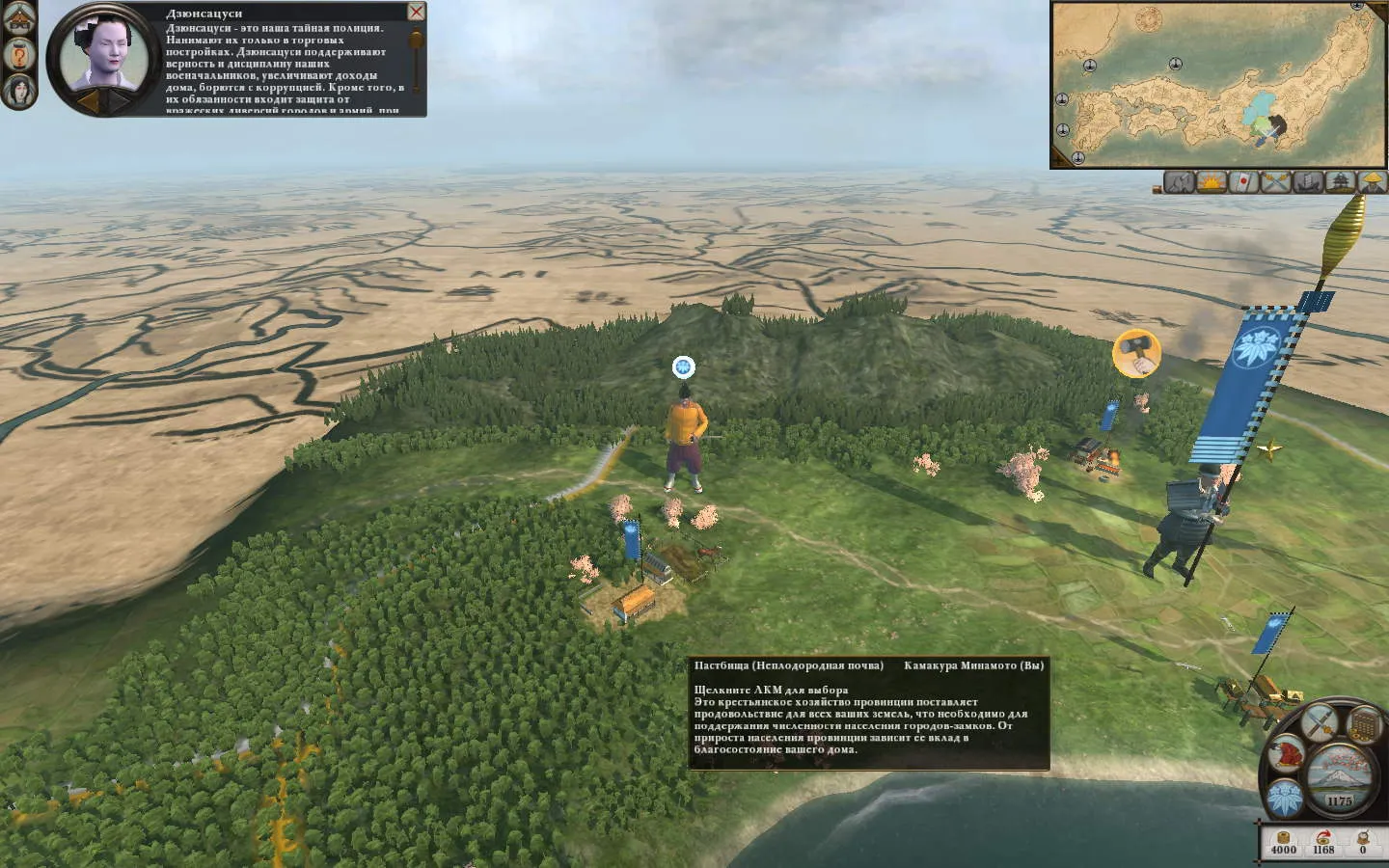
Task: Open the blue clan crest management button
Action: click(1284, 799)
